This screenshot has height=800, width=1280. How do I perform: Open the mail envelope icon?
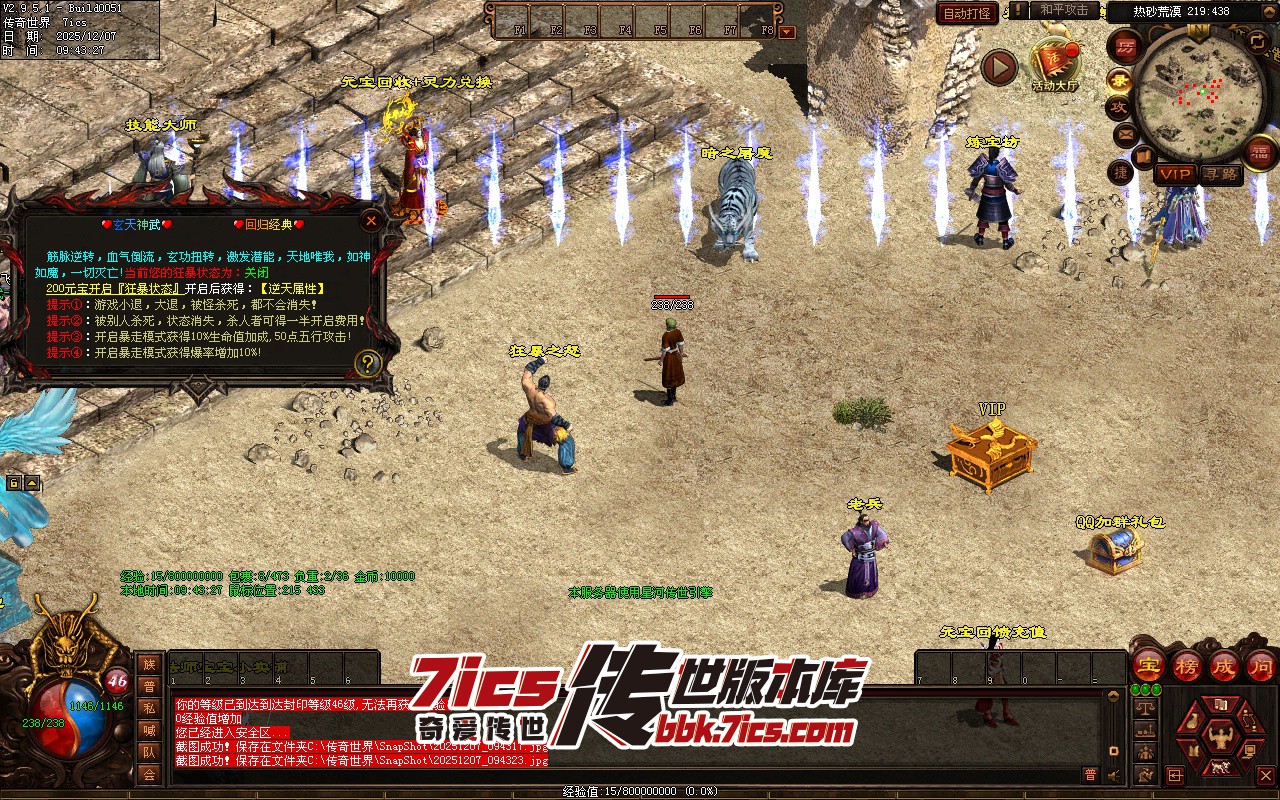click(x=1126, y=133)
